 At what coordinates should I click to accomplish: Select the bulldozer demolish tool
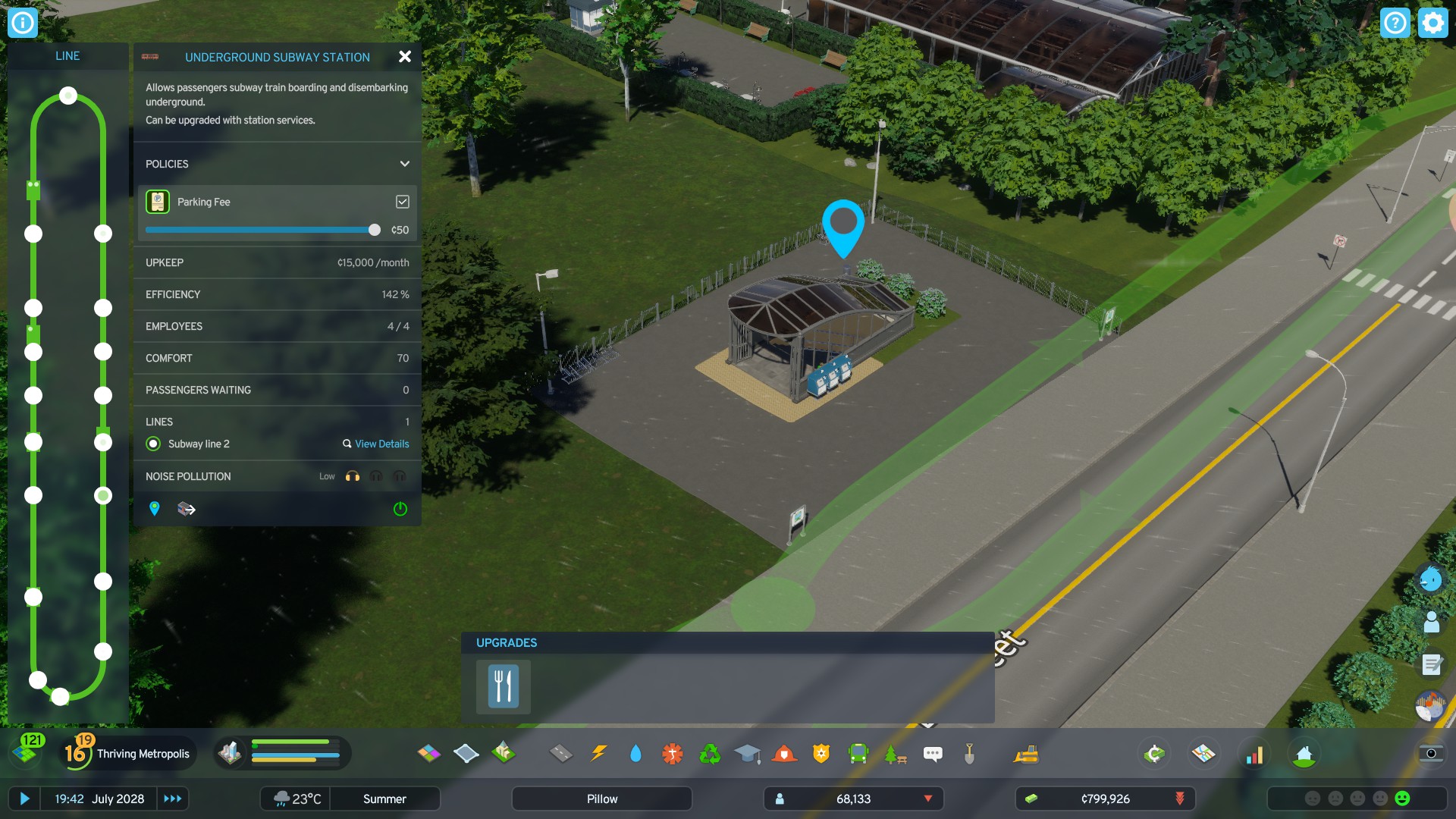[1028, 754]
